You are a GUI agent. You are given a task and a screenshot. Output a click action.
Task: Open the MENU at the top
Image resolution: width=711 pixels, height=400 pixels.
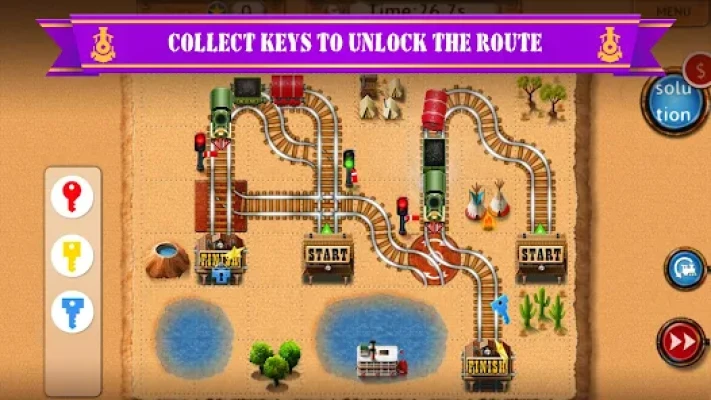point(672,9)
